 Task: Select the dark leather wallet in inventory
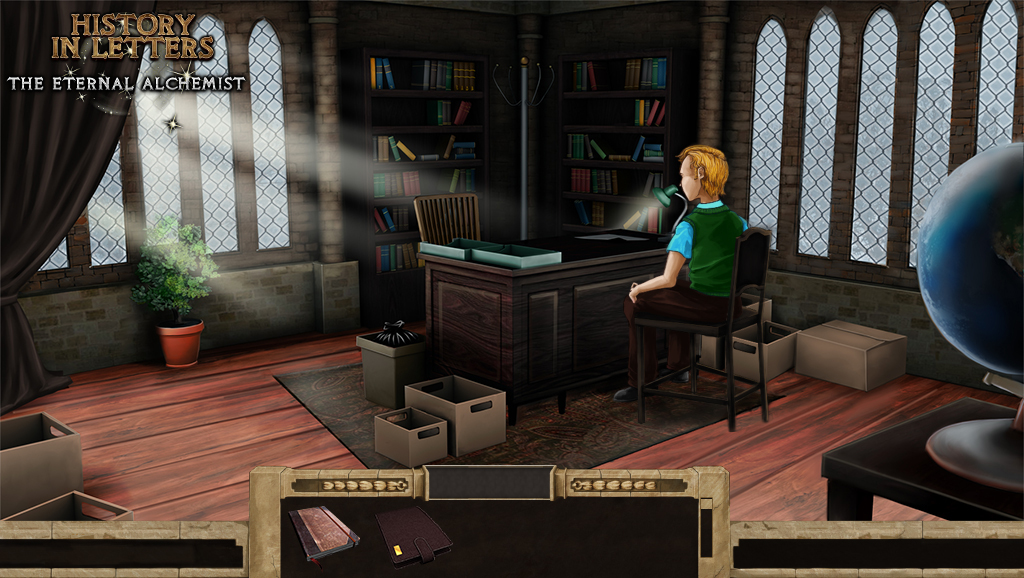[x=413, y=535]
